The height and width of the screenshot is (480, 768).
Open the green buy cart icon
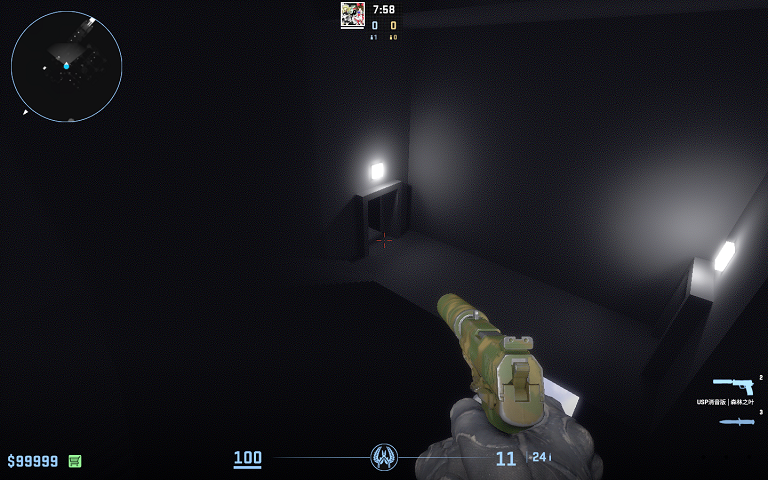coord(75,461)
